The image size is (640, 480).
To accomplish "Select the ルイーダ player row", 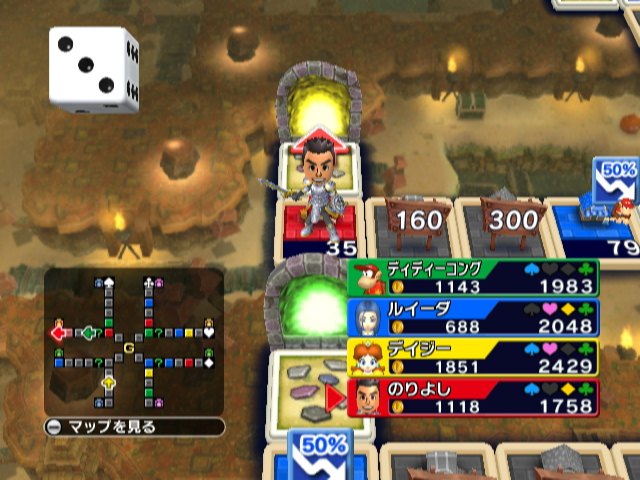I will point(473,318).
